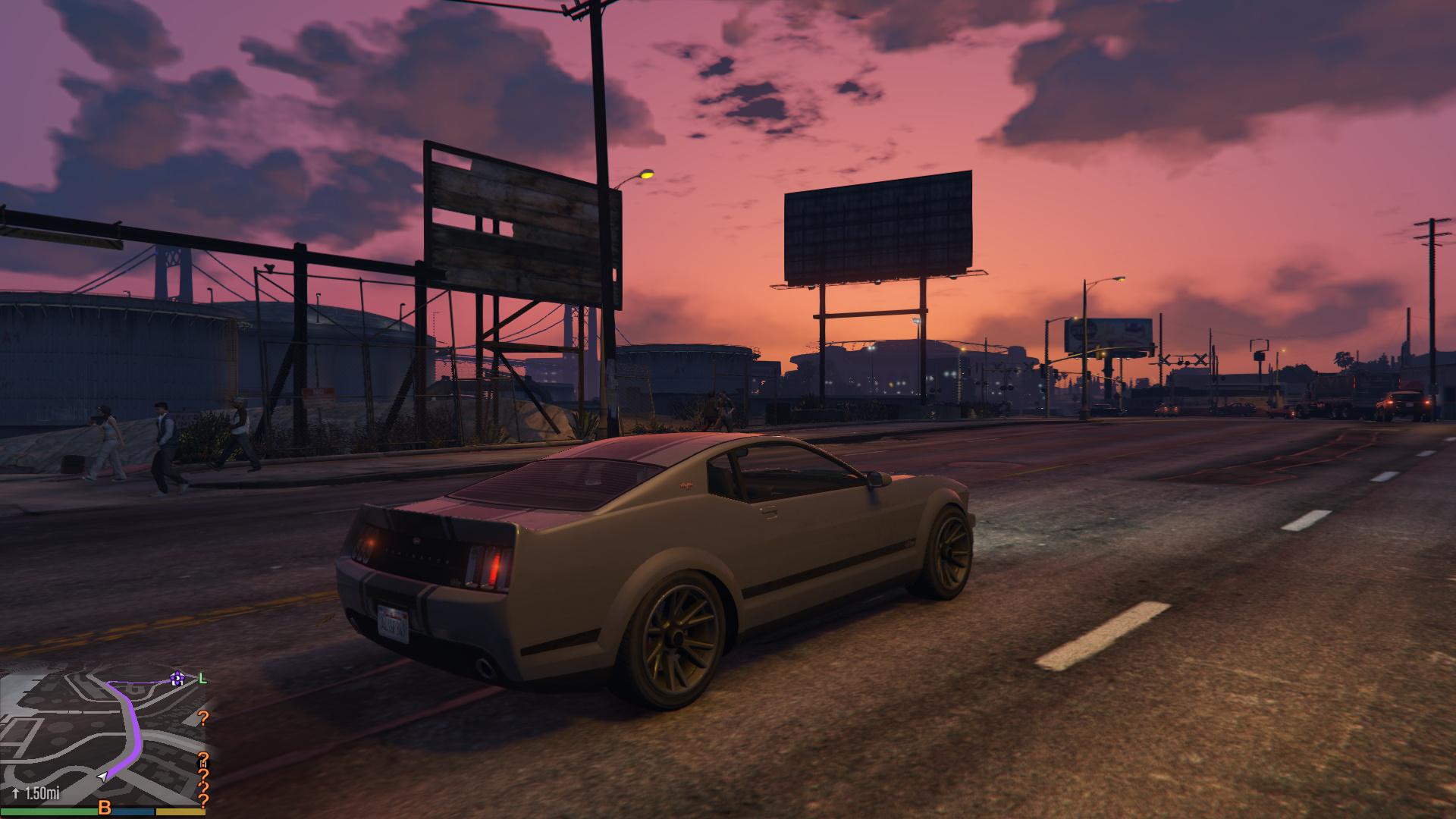The image size is (1456, 819).
Task: Select the orange B blip on minimap
Action: click(x=105, y=807)
